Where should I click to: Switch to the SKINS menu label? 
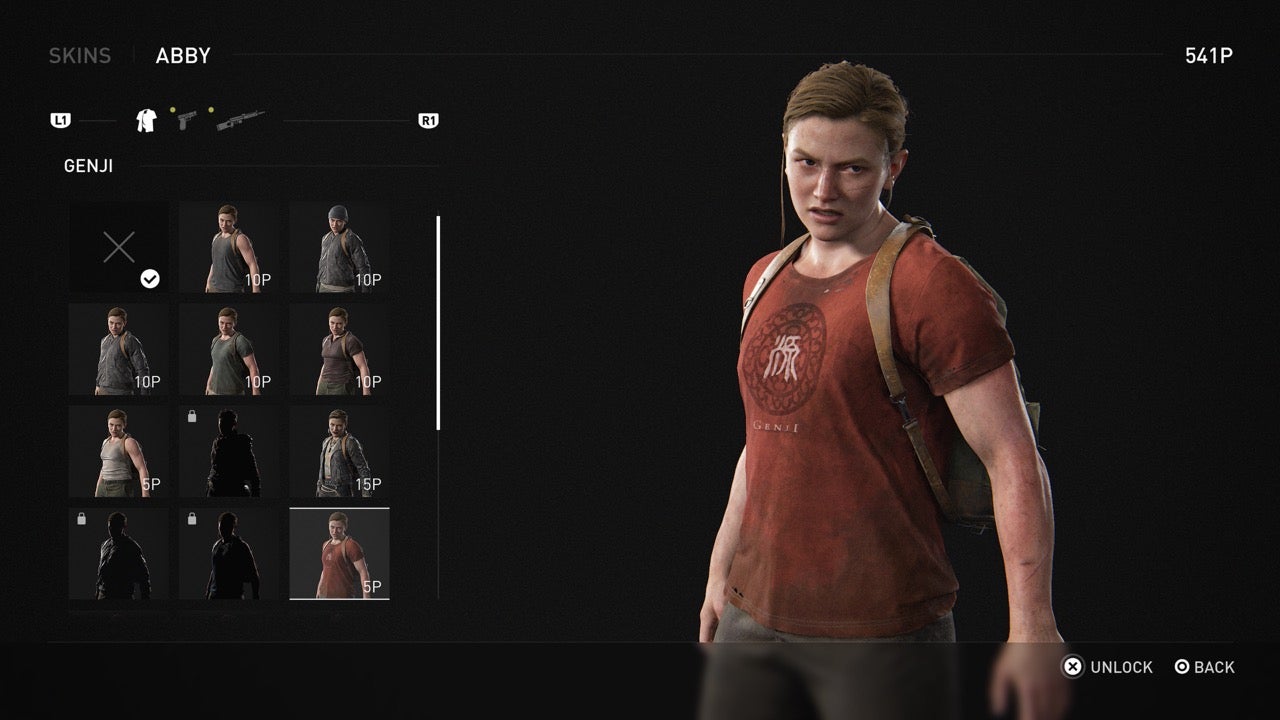[79, 55]
